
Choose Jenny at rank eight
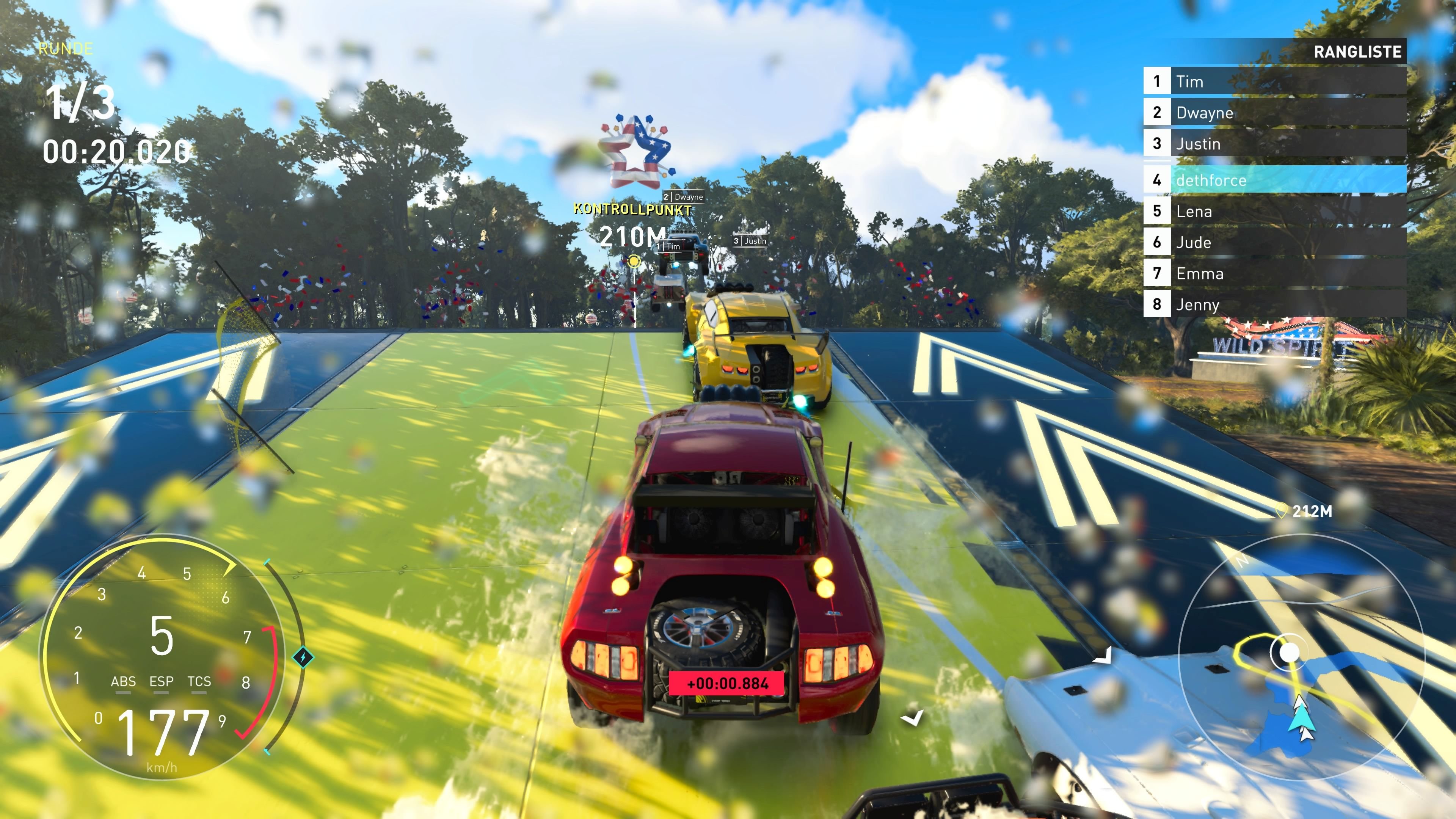(1274, 304)
